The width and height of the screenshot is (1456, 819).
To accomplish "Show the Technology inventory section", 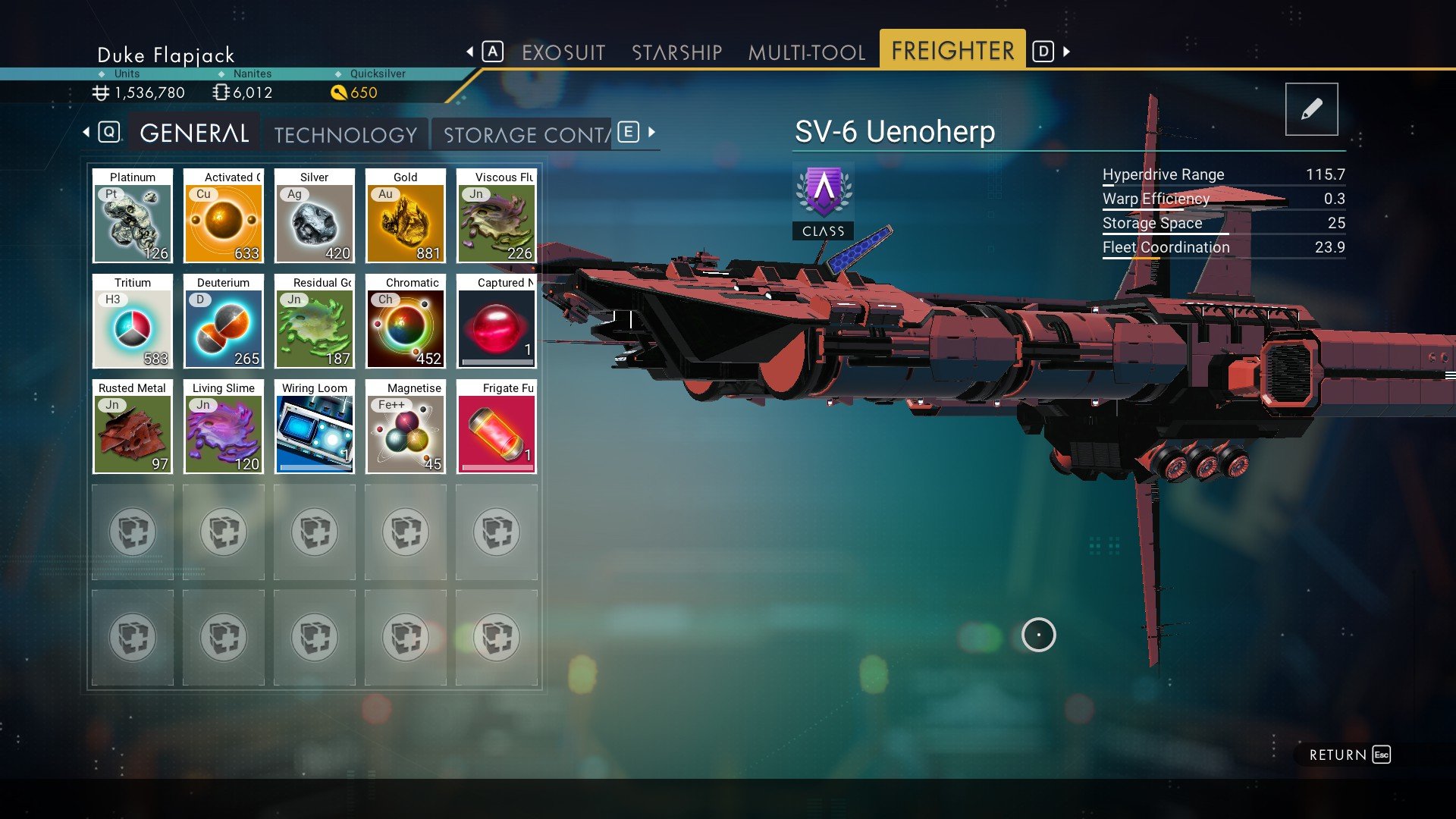I will pyautogui.click(x=346, y=135).
